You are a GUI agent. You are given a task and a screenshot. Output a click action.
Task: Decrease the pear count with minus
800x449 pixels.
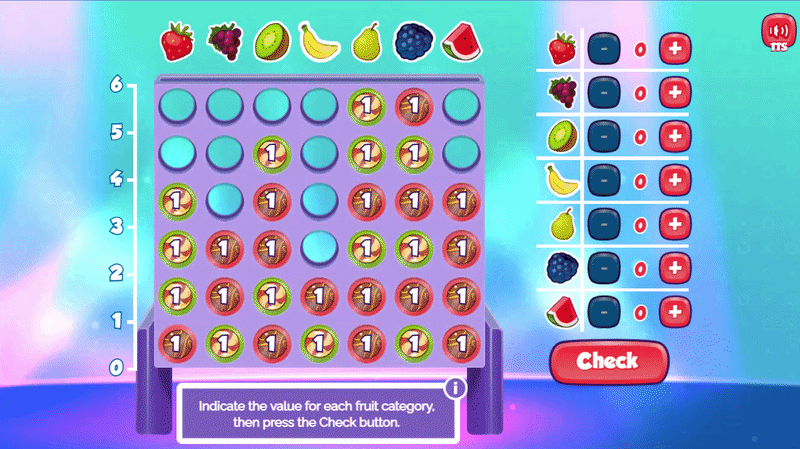(603, 225)
